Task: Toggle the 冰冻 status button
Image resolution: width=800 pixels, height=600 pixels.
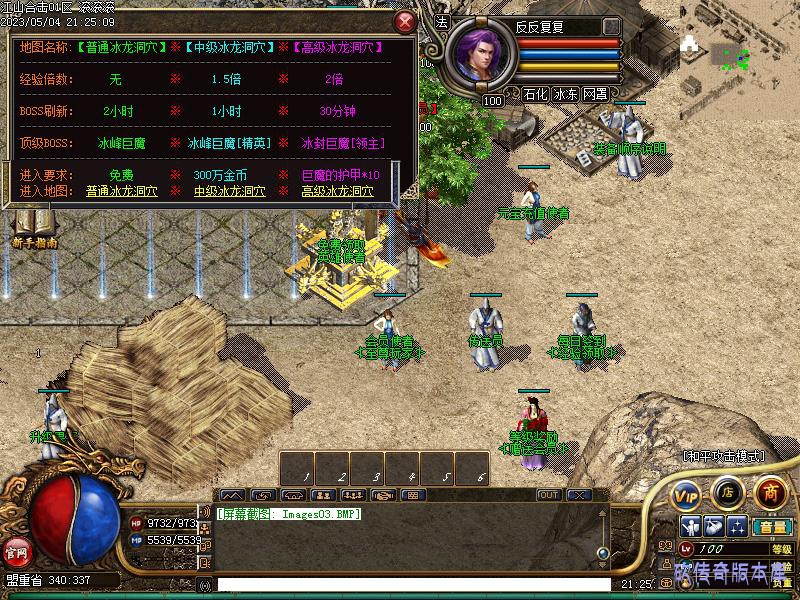Action: [566, 95]
